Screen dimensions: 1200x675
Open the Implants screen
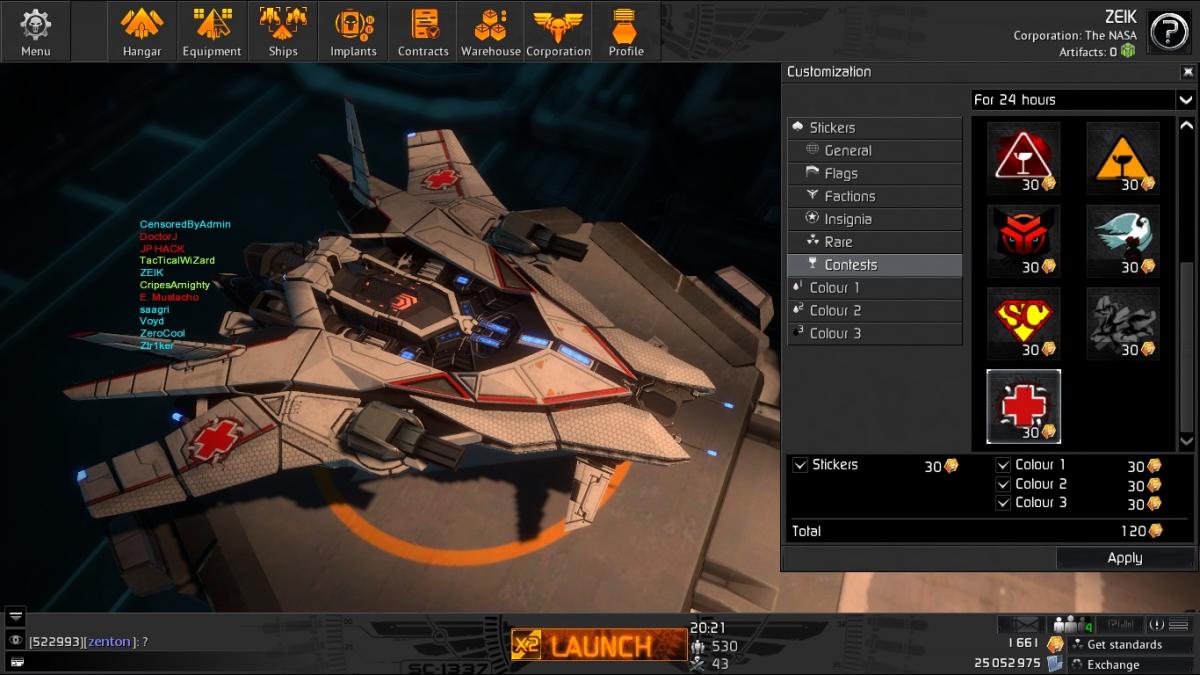353,31
